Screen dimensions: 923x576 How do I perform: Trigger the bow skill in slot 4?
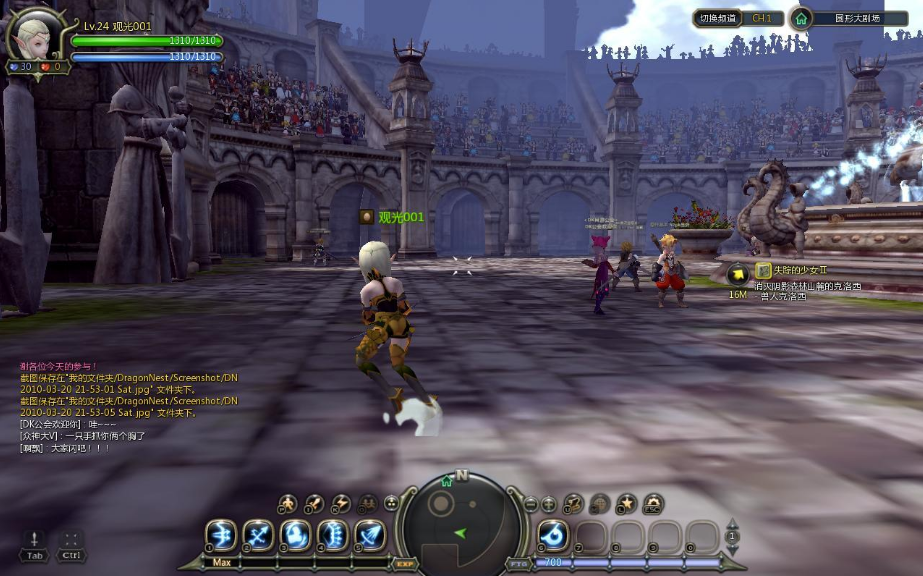[x=332, y=535]
